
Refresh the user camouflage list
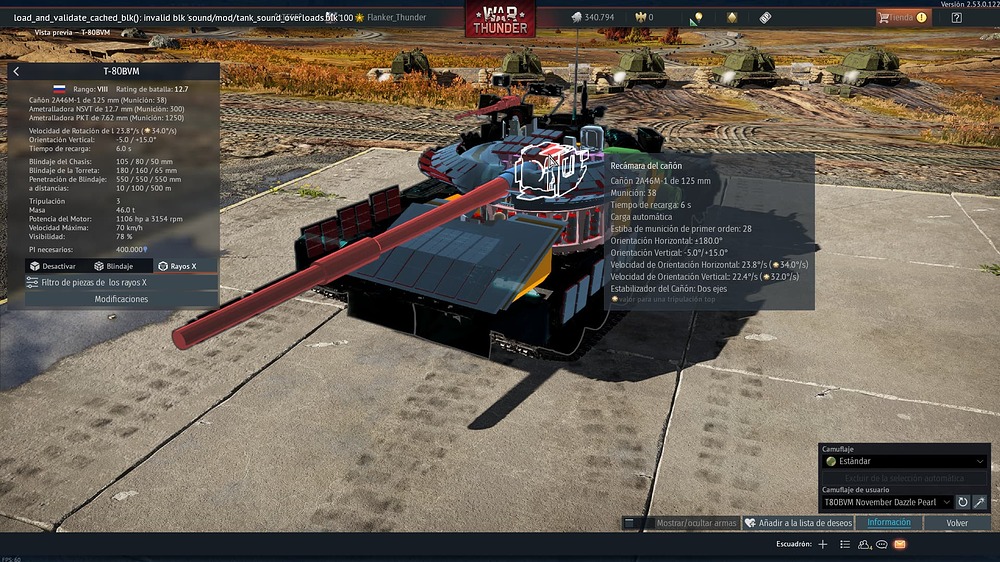click(x=963, y=502)
